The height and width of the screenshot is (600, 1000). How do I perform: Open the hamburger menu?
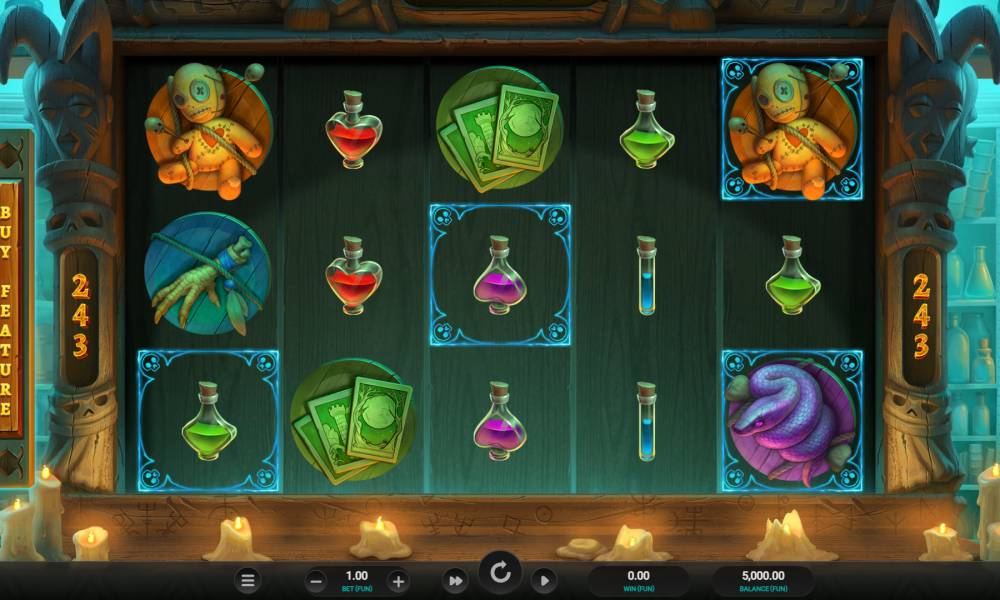249,580
